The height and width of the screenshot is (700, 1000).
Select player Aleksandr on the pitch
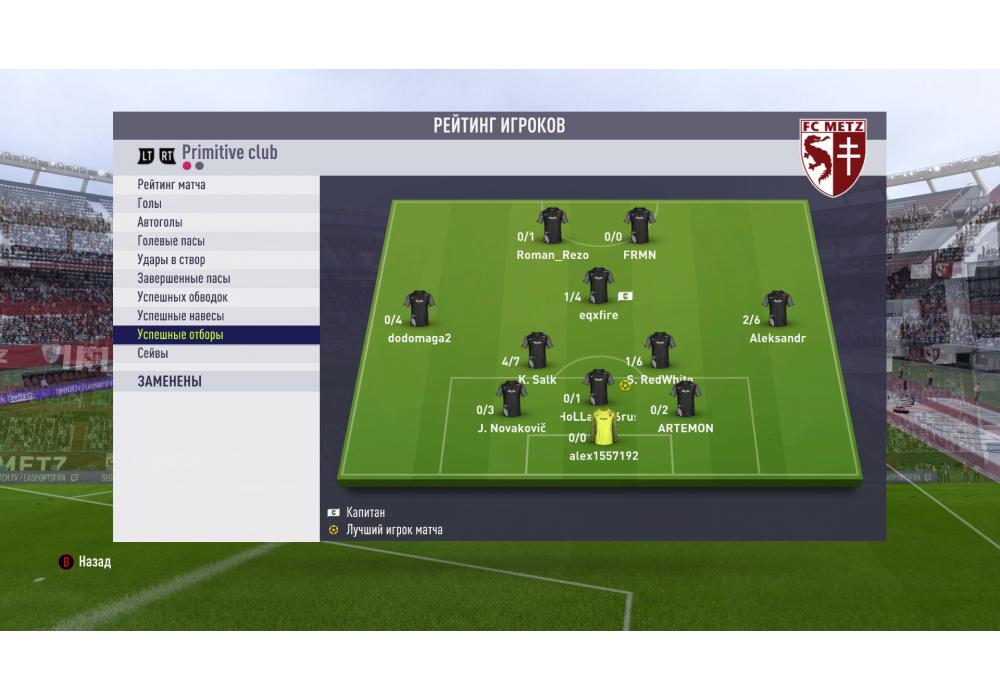(x=777, y=309)
